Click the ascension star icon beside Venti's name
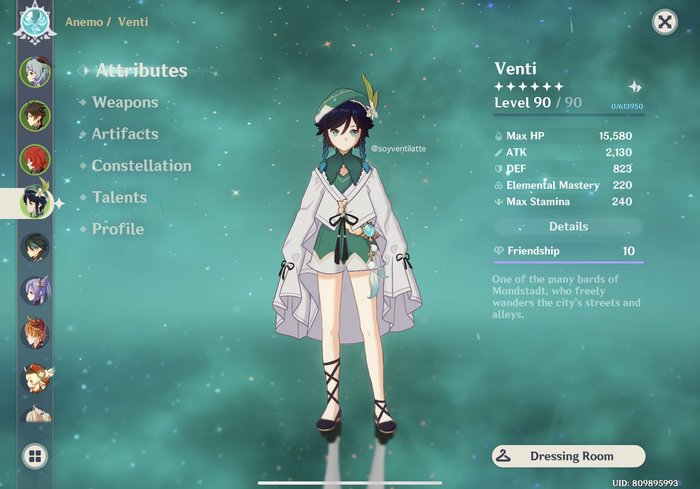 [x=633, y=87]
